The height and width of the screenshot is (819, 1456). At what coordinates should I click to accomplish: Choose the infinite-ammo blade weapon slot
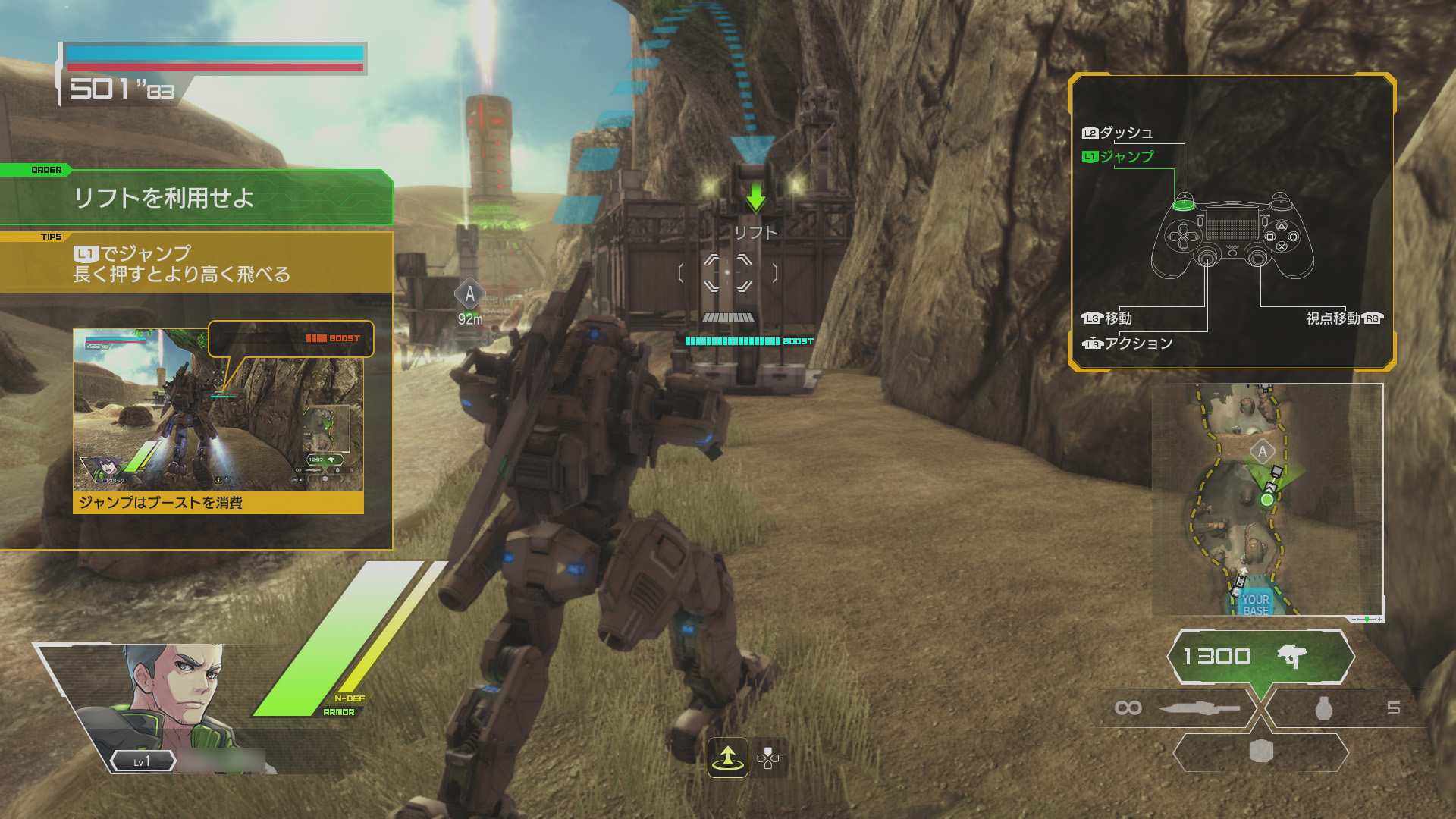1177,708
